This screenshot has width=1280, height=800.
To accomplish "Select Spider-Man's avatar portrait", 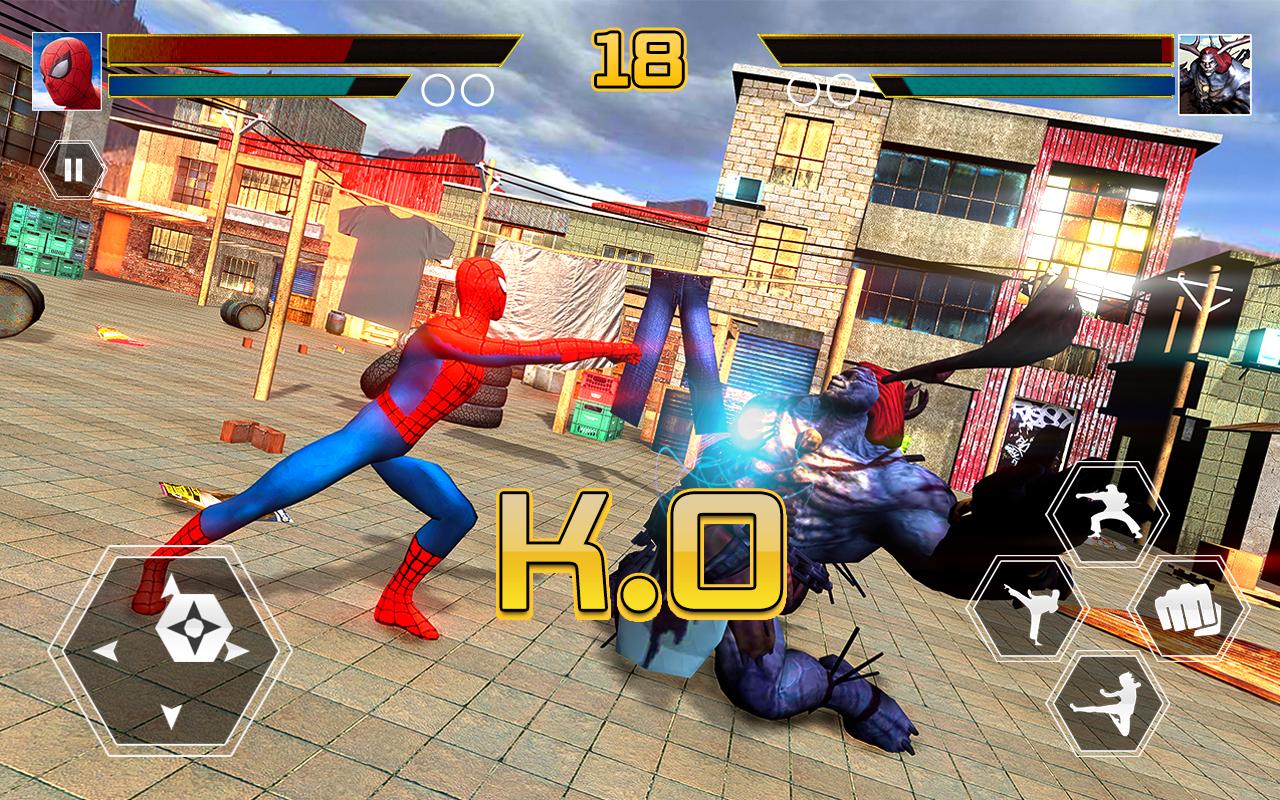I will [67, 72].
